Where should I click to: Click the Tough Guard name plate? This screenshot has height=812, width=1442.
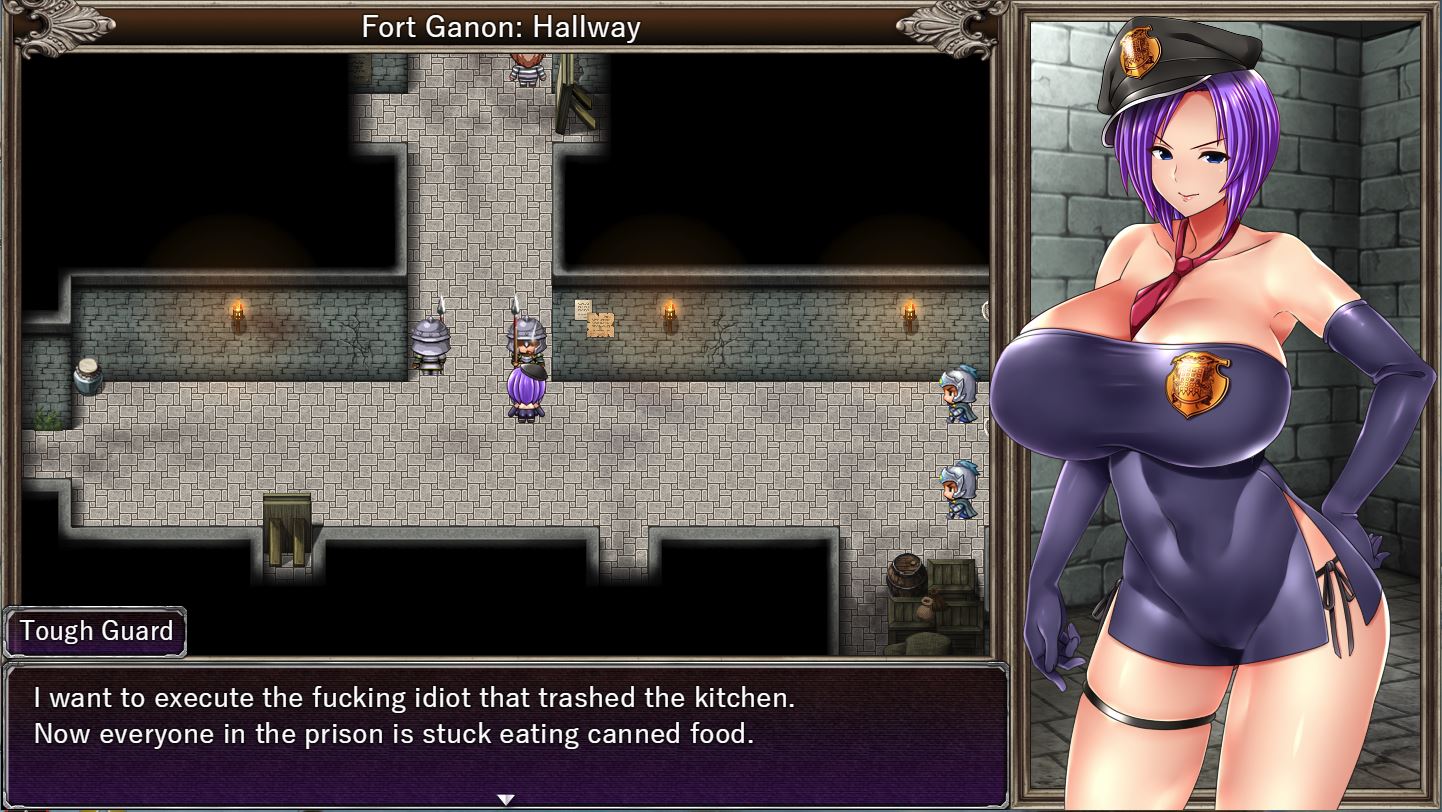click(95, 632)
